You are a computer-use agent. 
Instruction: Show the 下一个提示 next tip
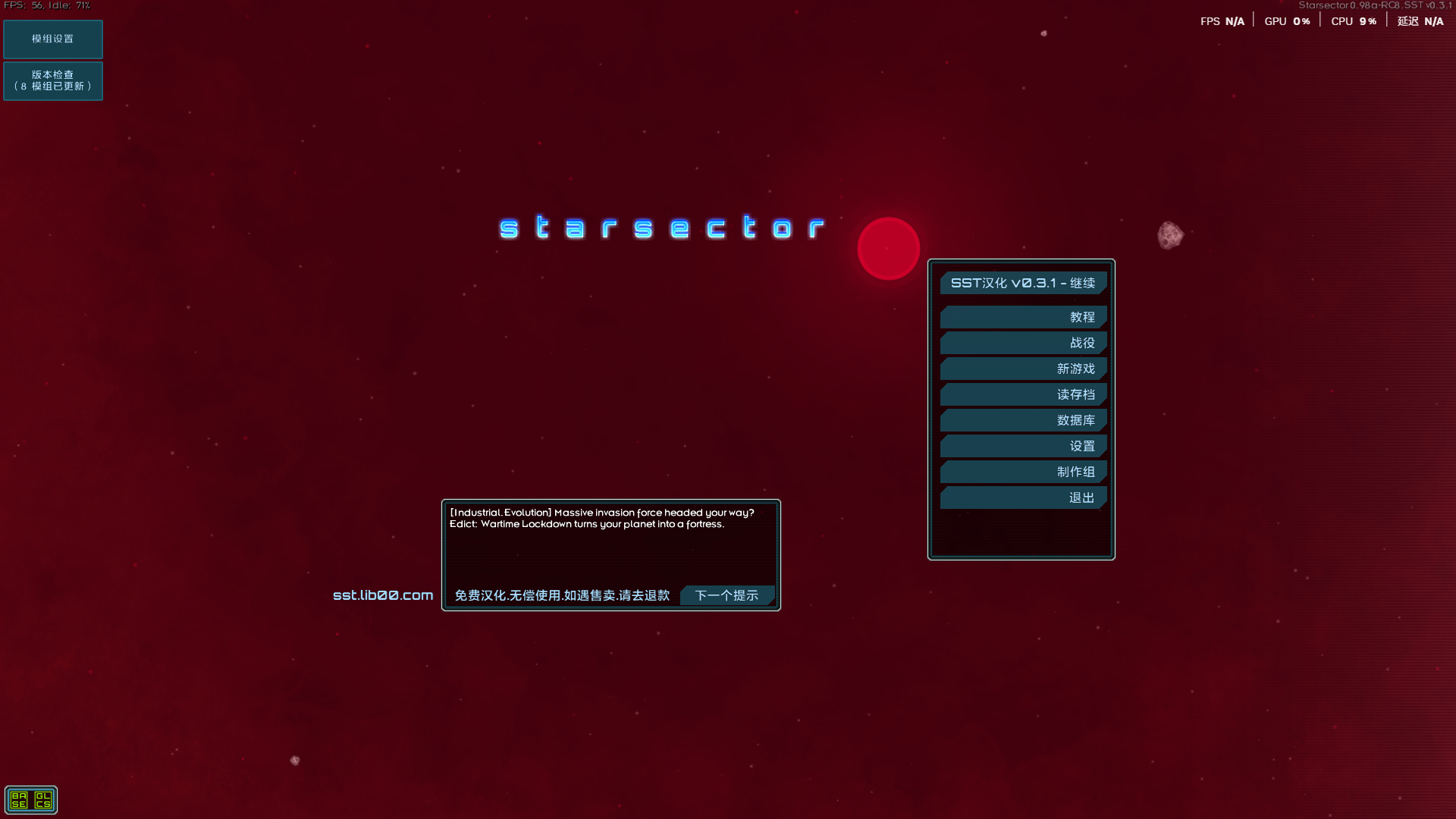tap(726, 595)
